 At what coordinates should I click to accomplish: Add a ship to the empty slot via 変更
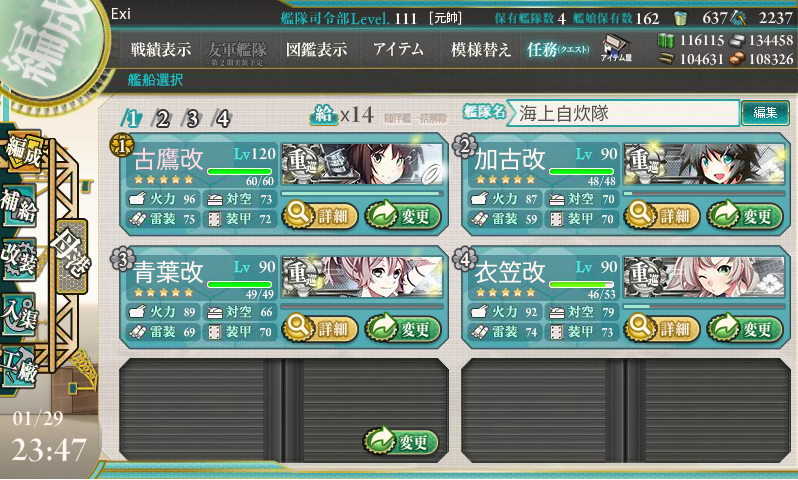point(402,441)
